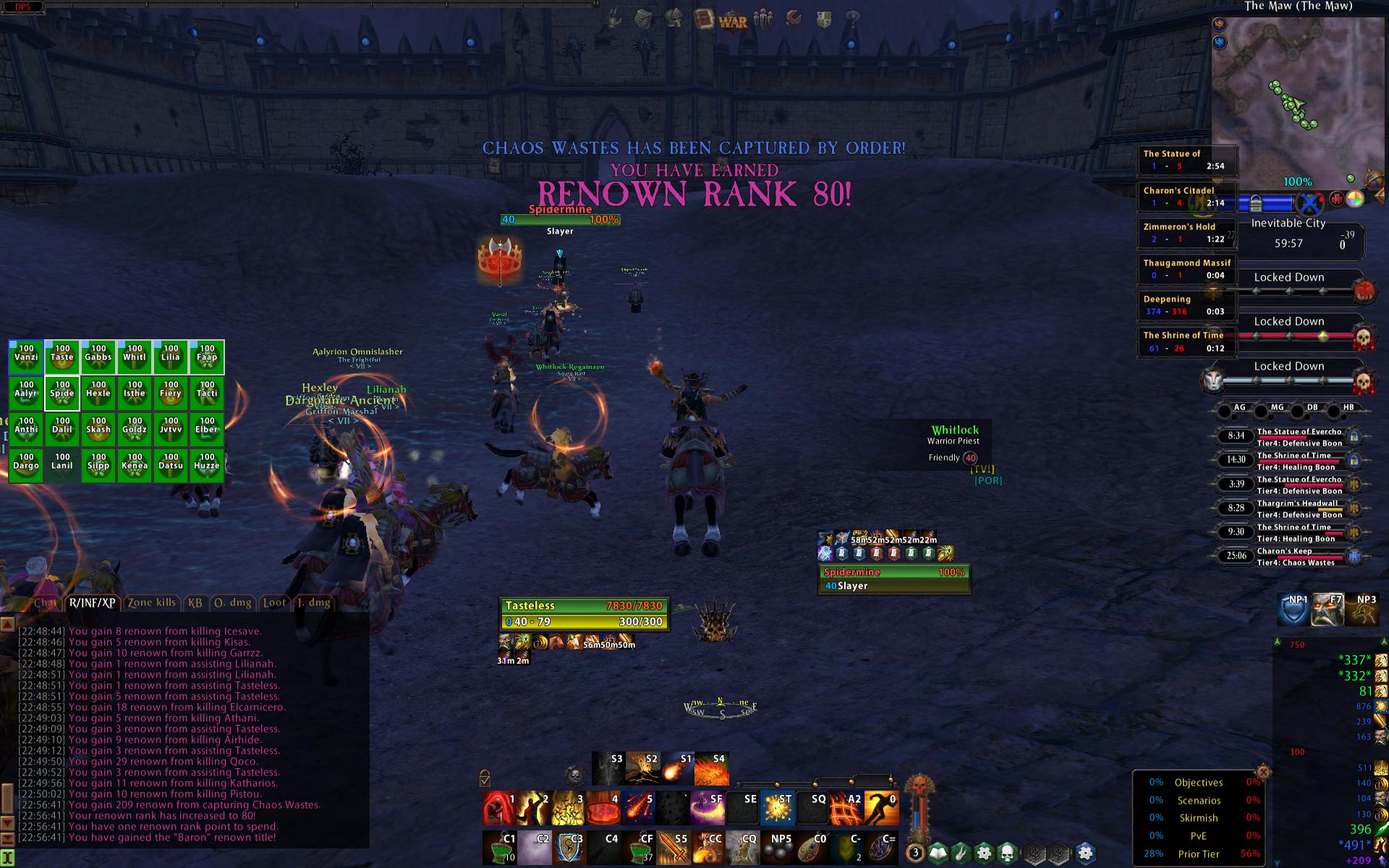Select the Charon's Keep objective timer
Viewport: 1389px width, 868px height.
1289,556
